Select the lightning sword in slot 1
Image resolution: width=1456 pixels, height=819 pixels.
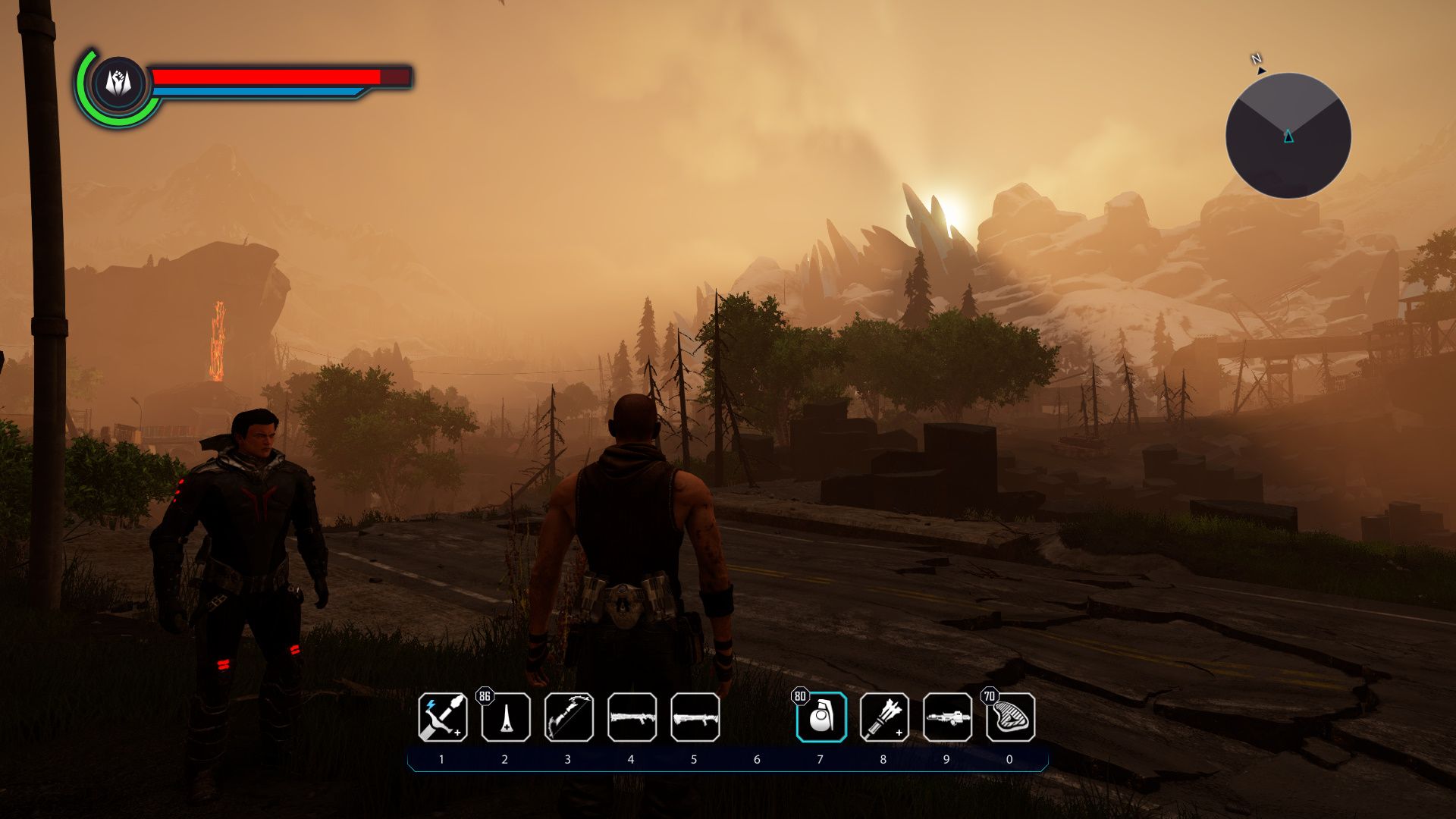click(442, 717)
